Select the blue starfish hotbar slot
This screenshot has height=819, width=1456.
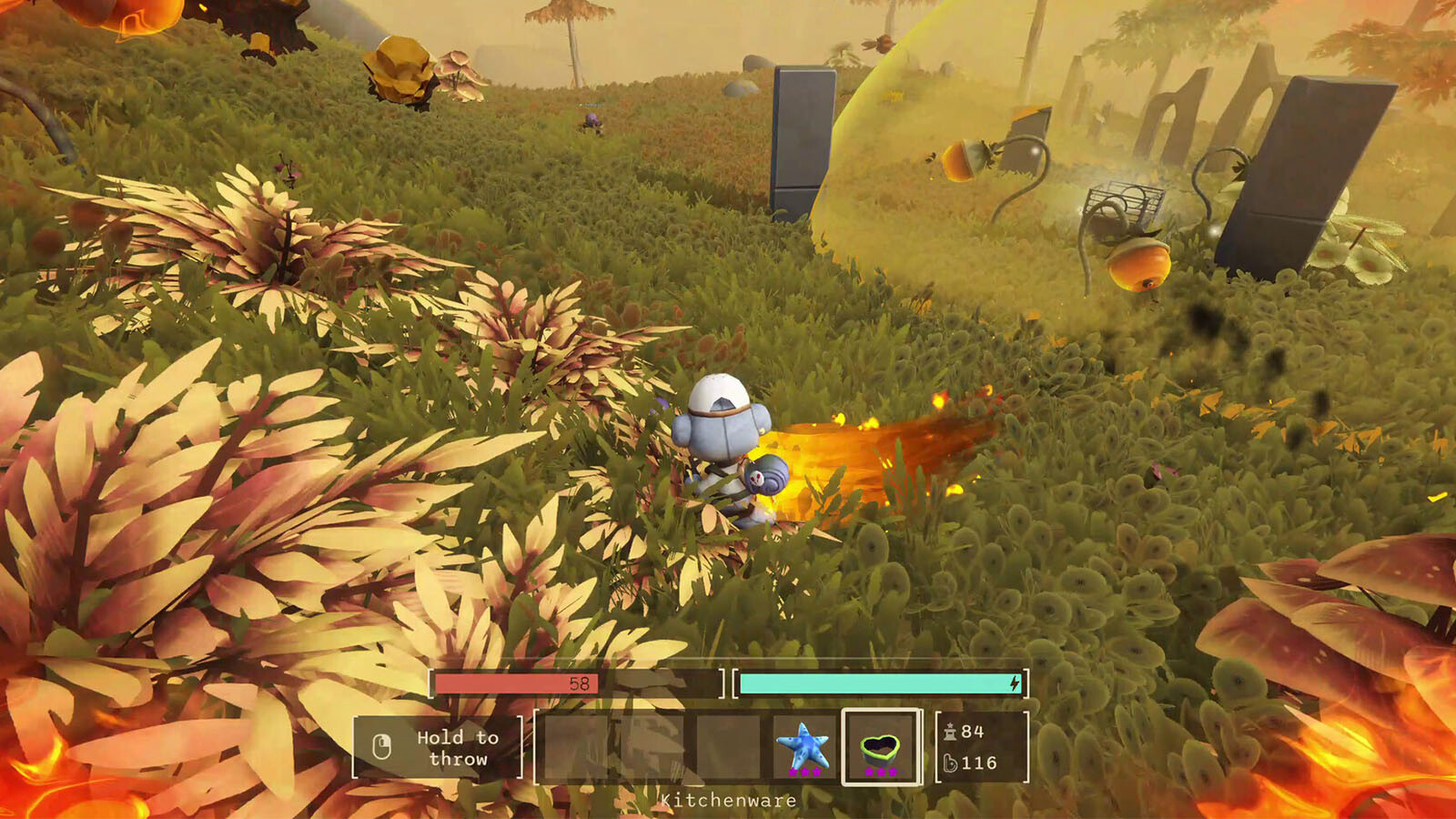point(804,747)
